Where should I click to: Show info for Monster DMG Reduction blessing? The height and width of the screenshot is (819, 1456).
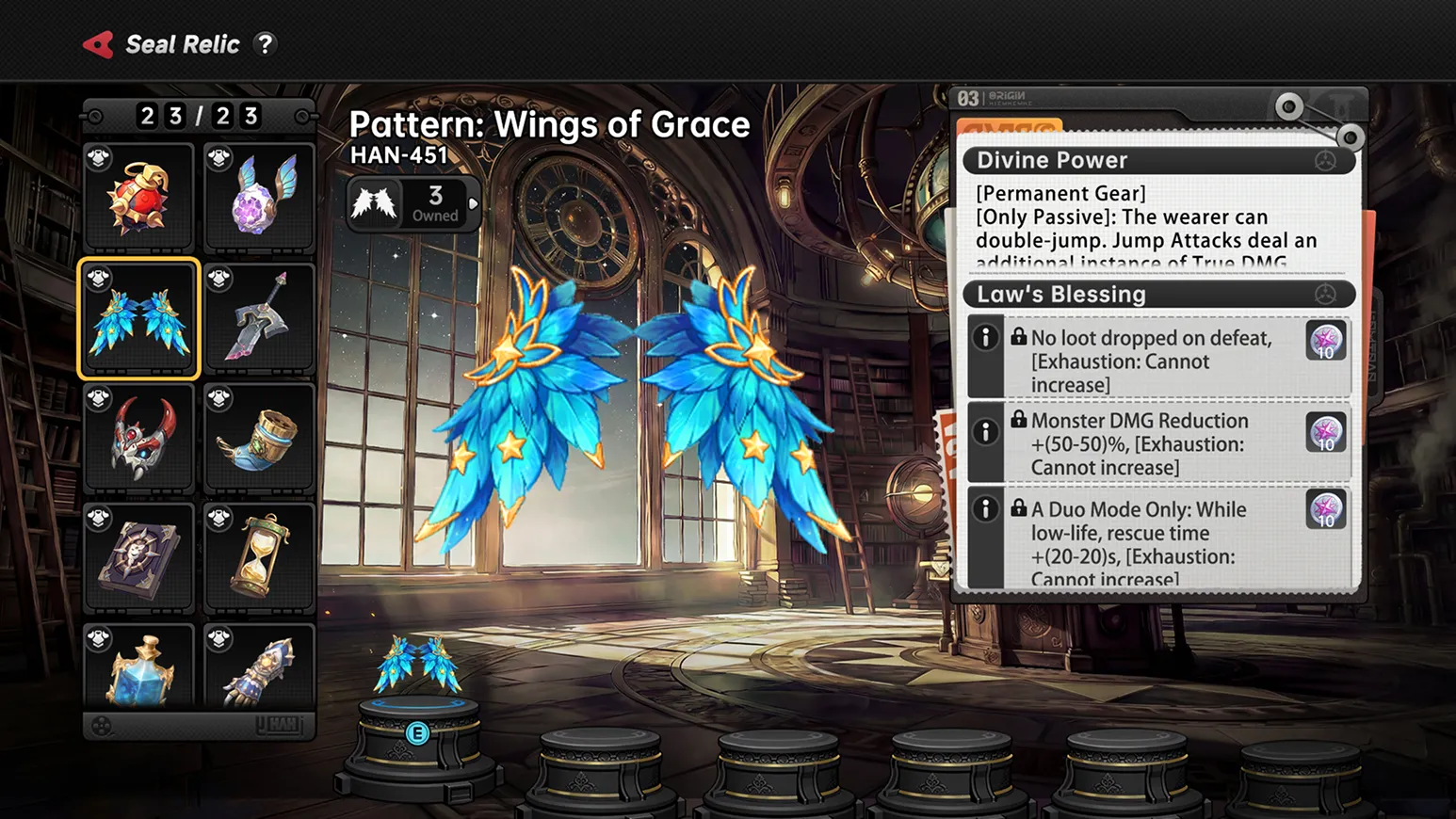[985, 432]
